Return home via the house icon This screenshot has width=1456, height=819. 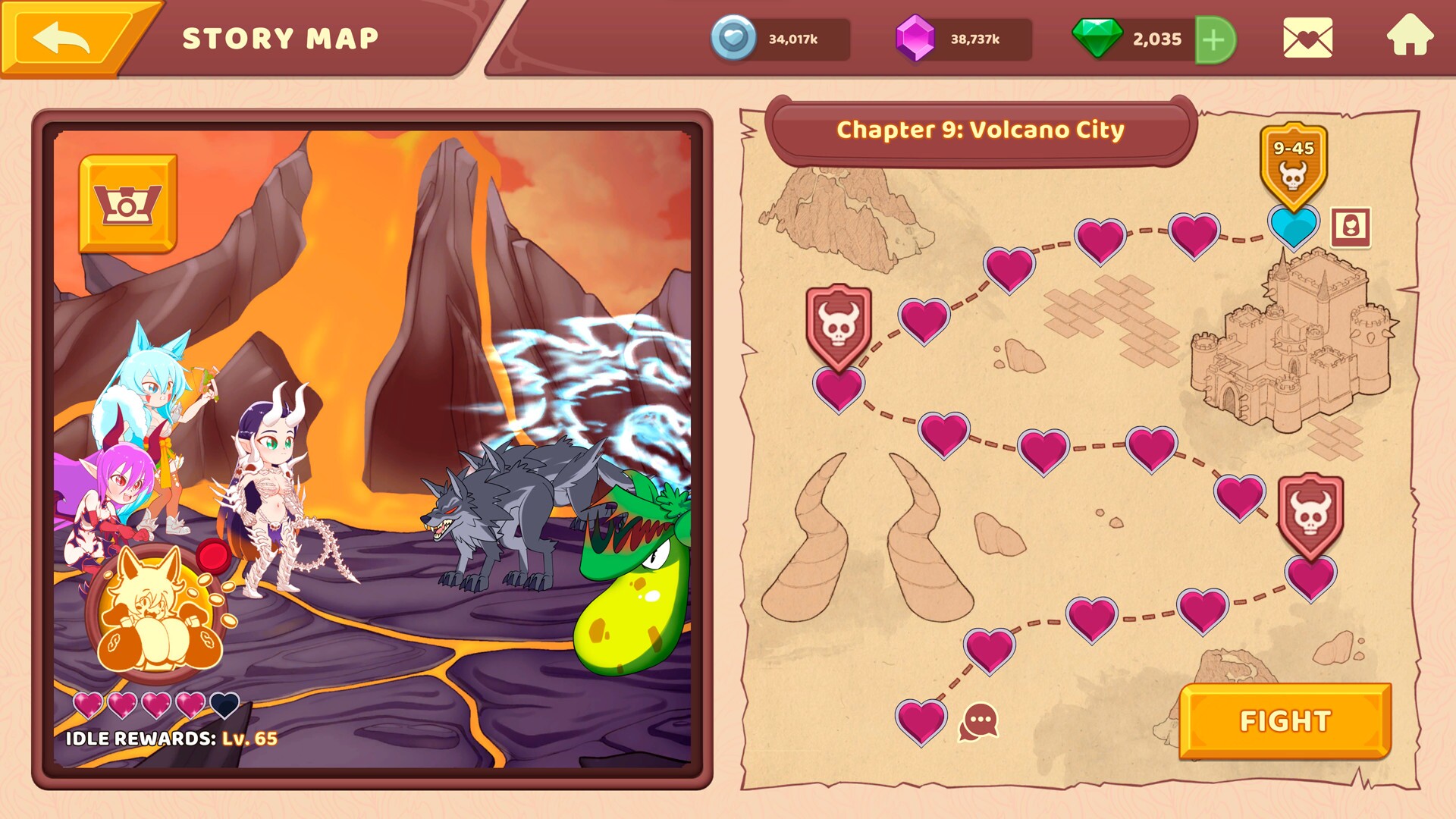point(1411,37)
